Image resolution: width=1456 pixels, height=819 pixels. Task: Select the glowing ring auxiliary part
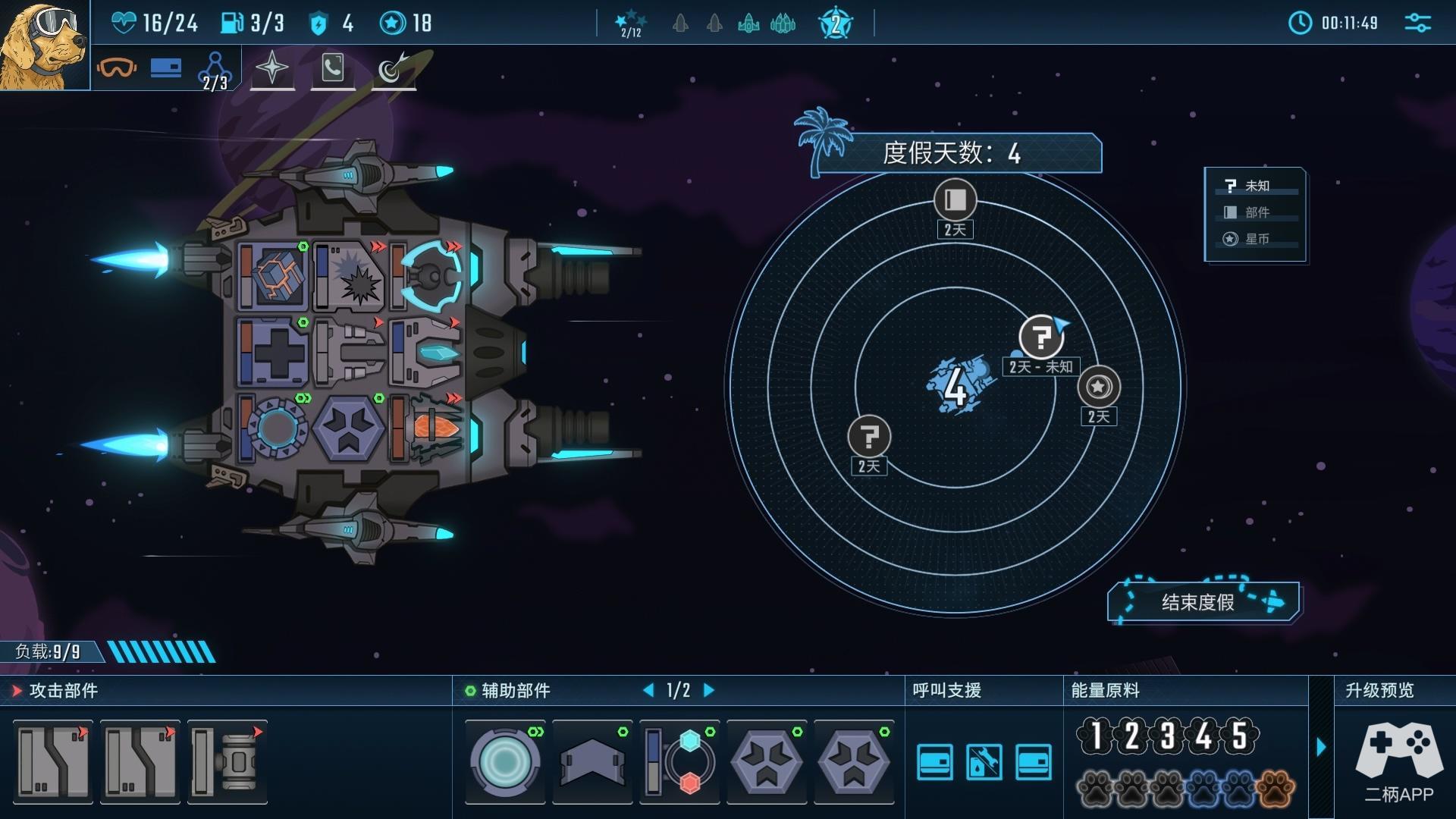click(504, 761)
